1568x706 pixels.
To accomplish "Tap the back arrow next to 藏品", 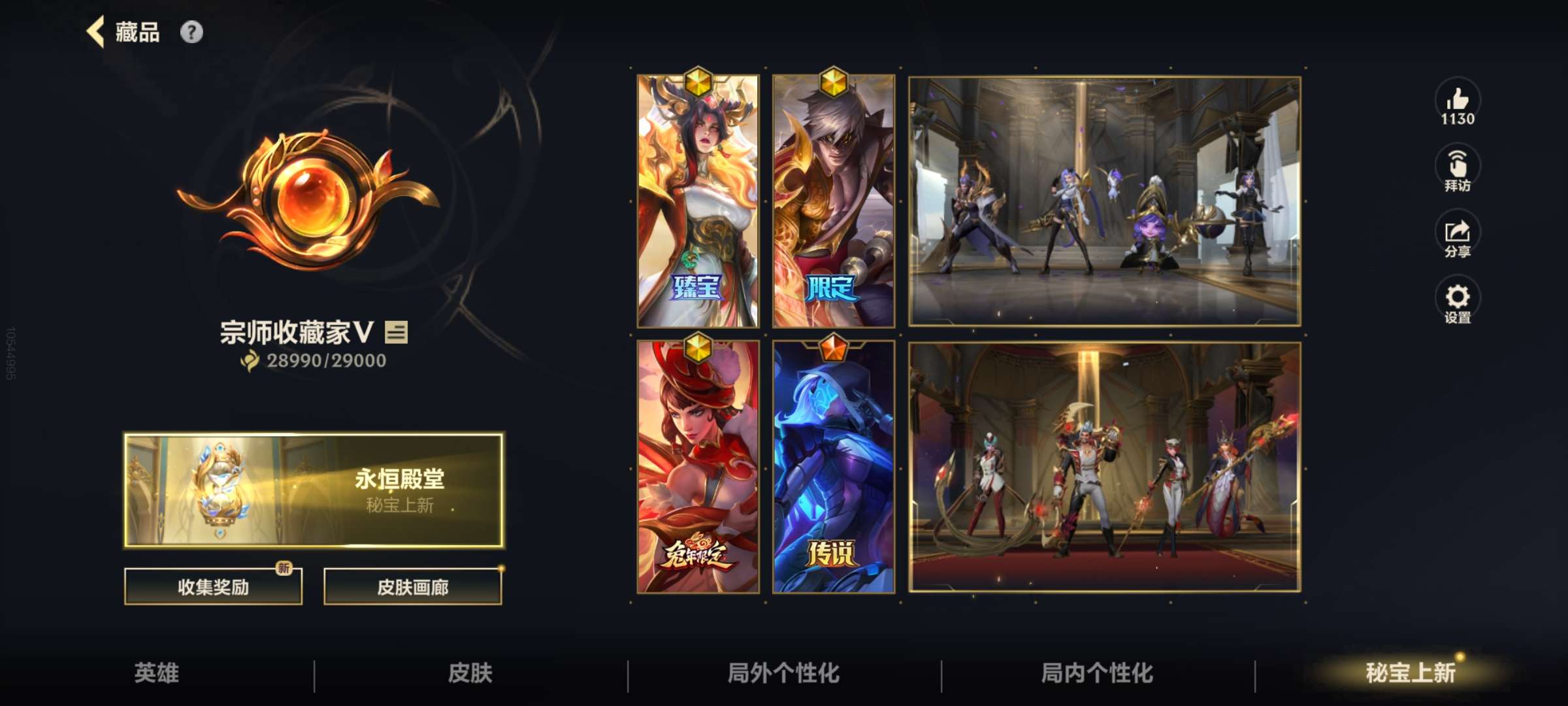I will (97, 31).
